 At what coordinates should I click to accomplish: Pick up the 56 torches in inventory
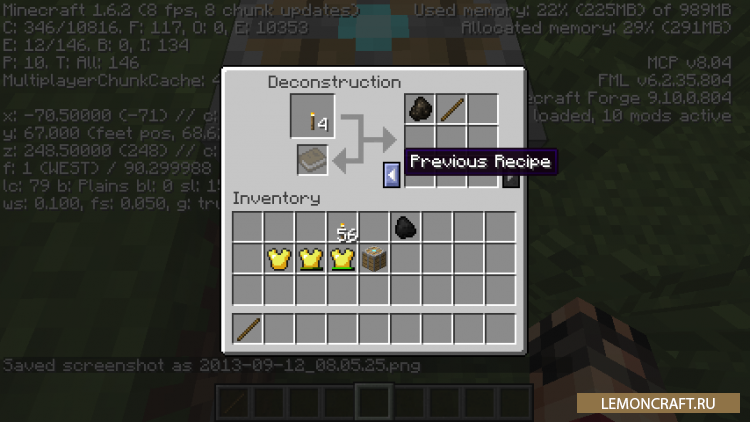(343, 228)
